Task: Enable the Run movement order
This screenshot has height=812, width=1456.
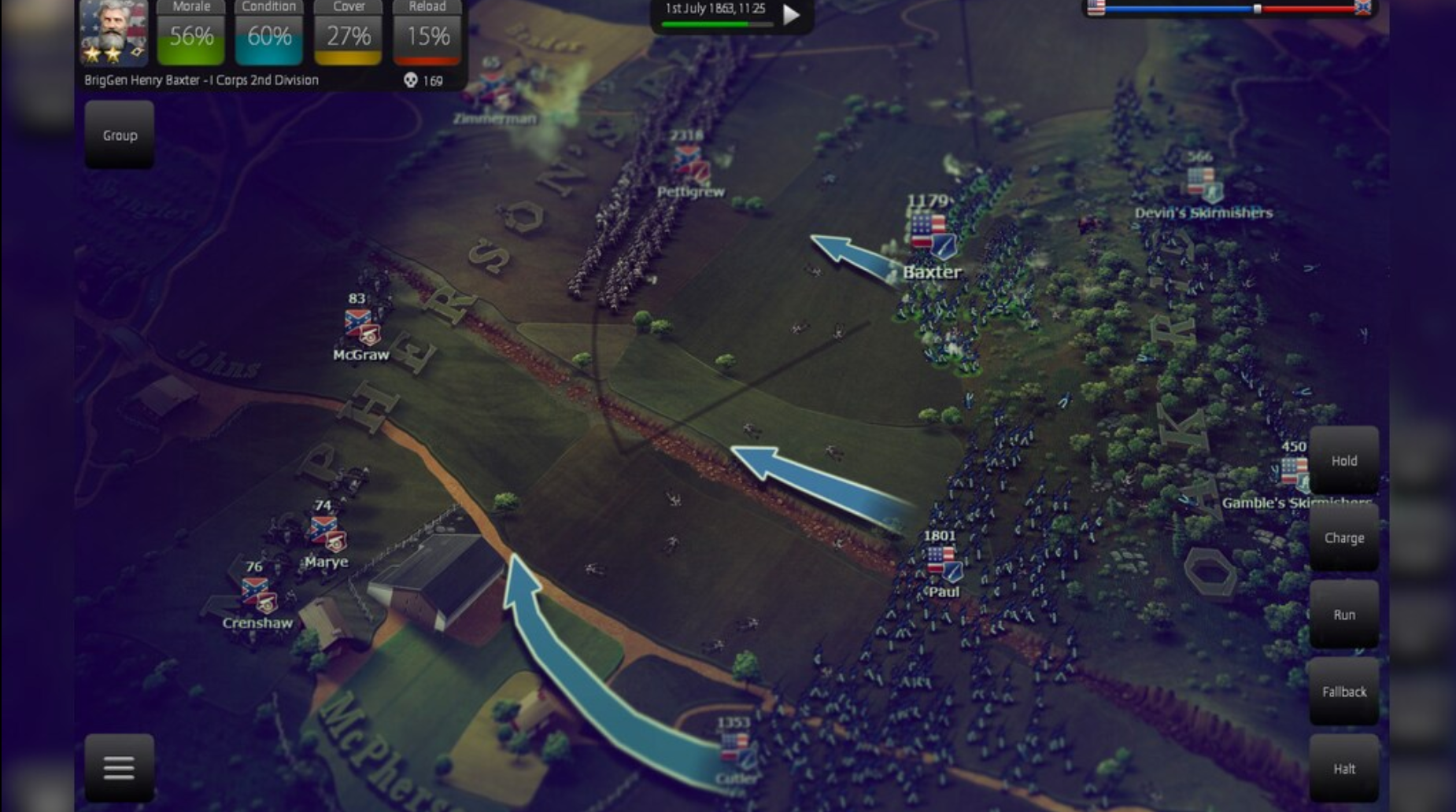Action: coord(1345,615)
